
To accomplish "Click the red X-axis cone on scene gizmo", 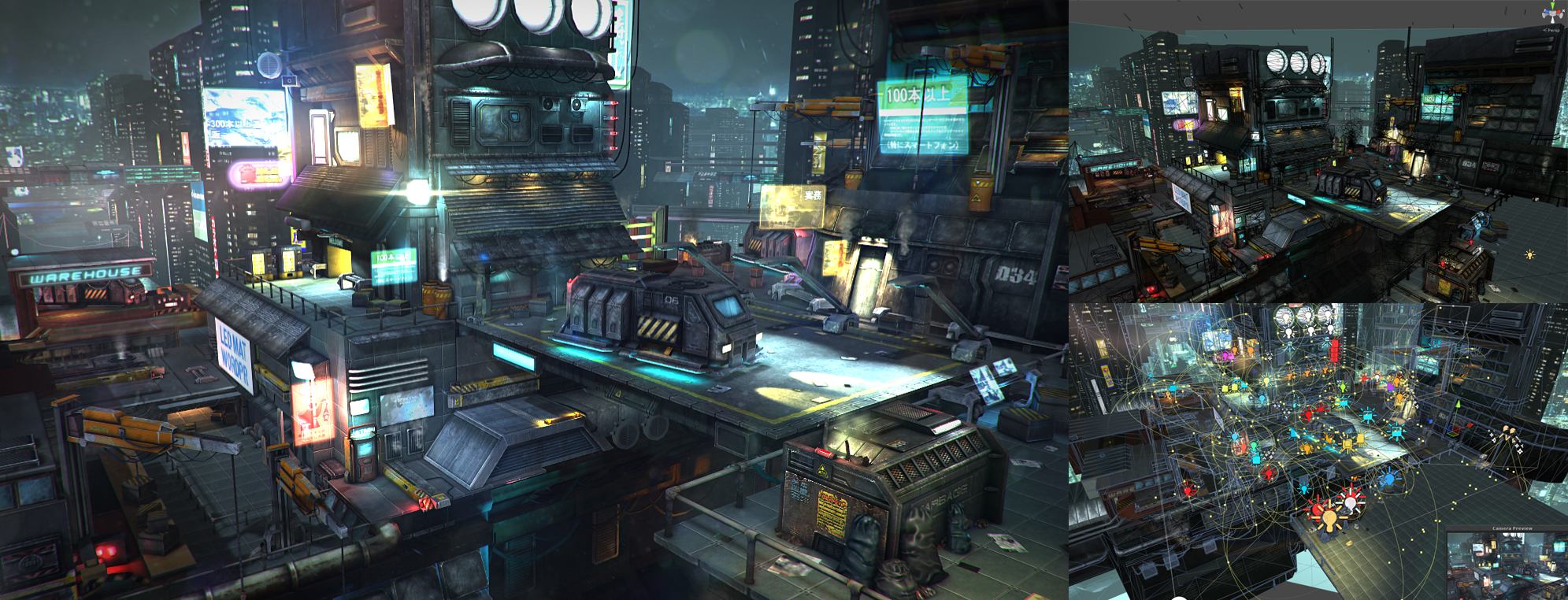I will [x=1559, y=11].
